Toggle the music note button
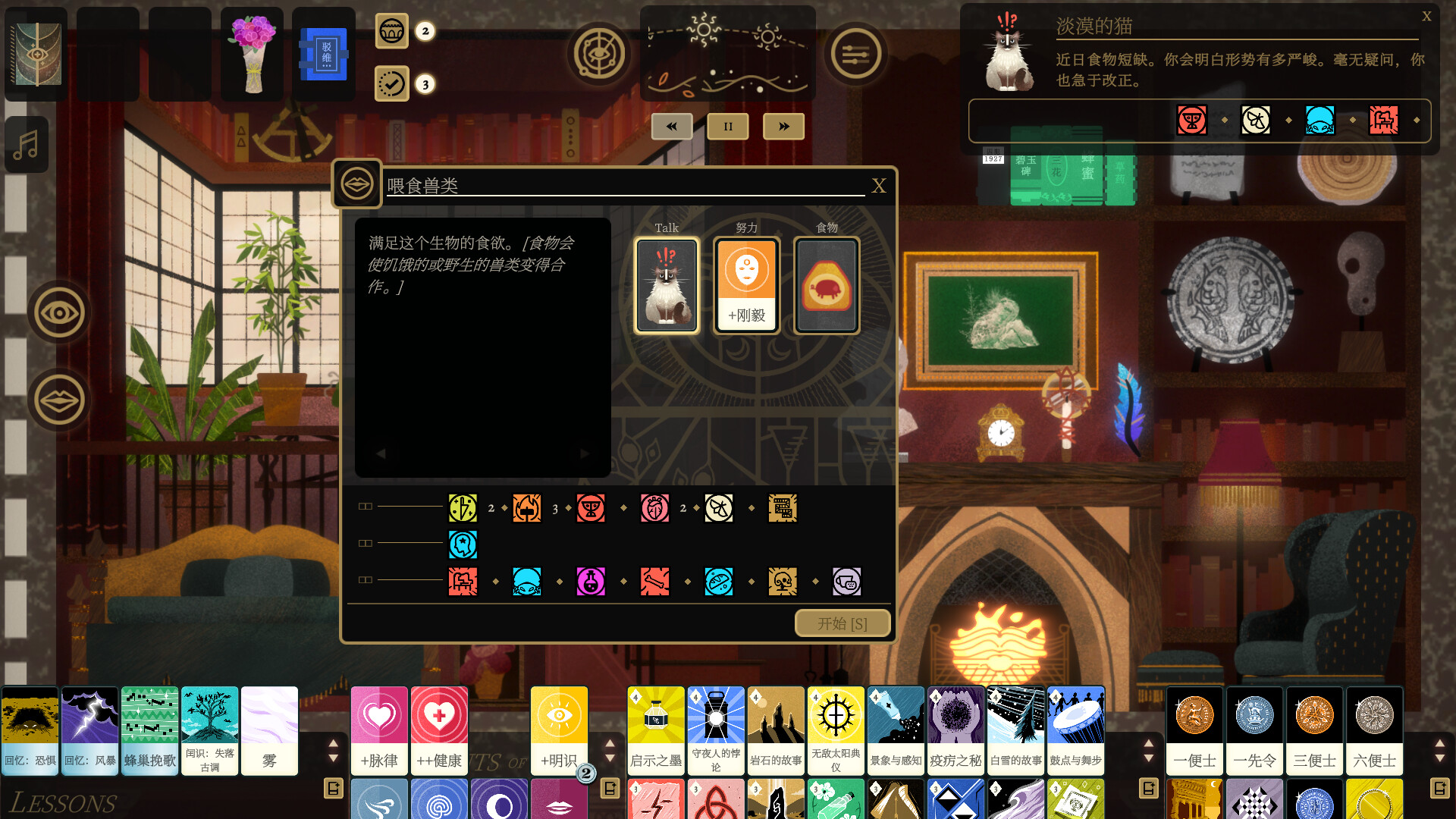The image size is (1456, 819). tap(26, 144)
